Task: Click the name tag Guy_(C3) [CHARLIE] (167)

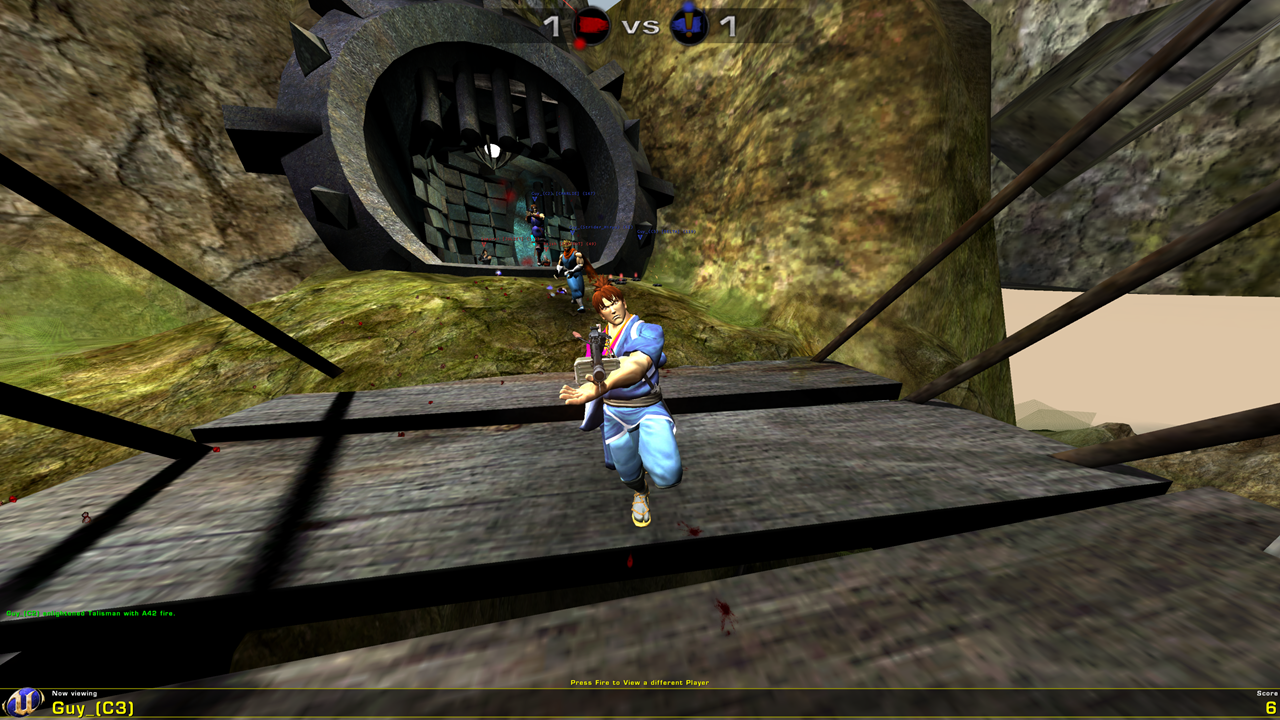Action: coord(563,193)
